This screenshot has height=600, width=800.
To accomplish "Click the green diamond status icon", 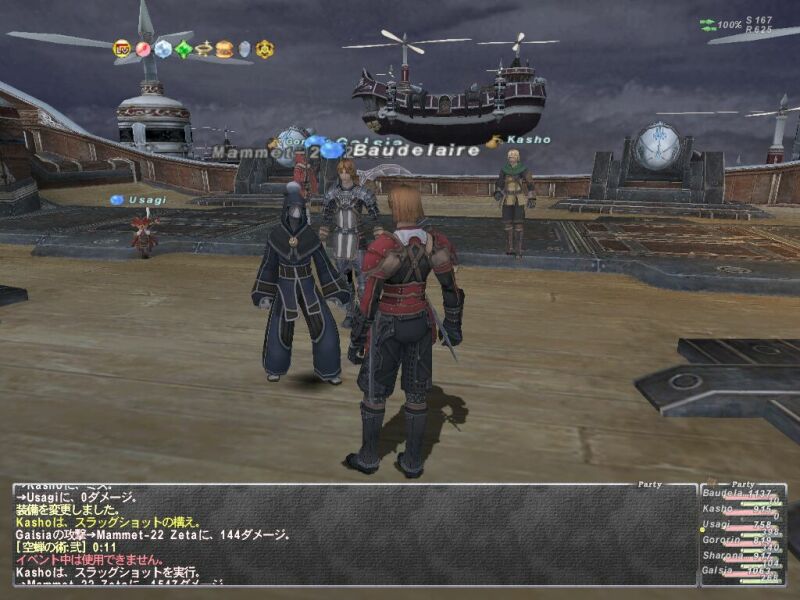I will tap(184, 48).
